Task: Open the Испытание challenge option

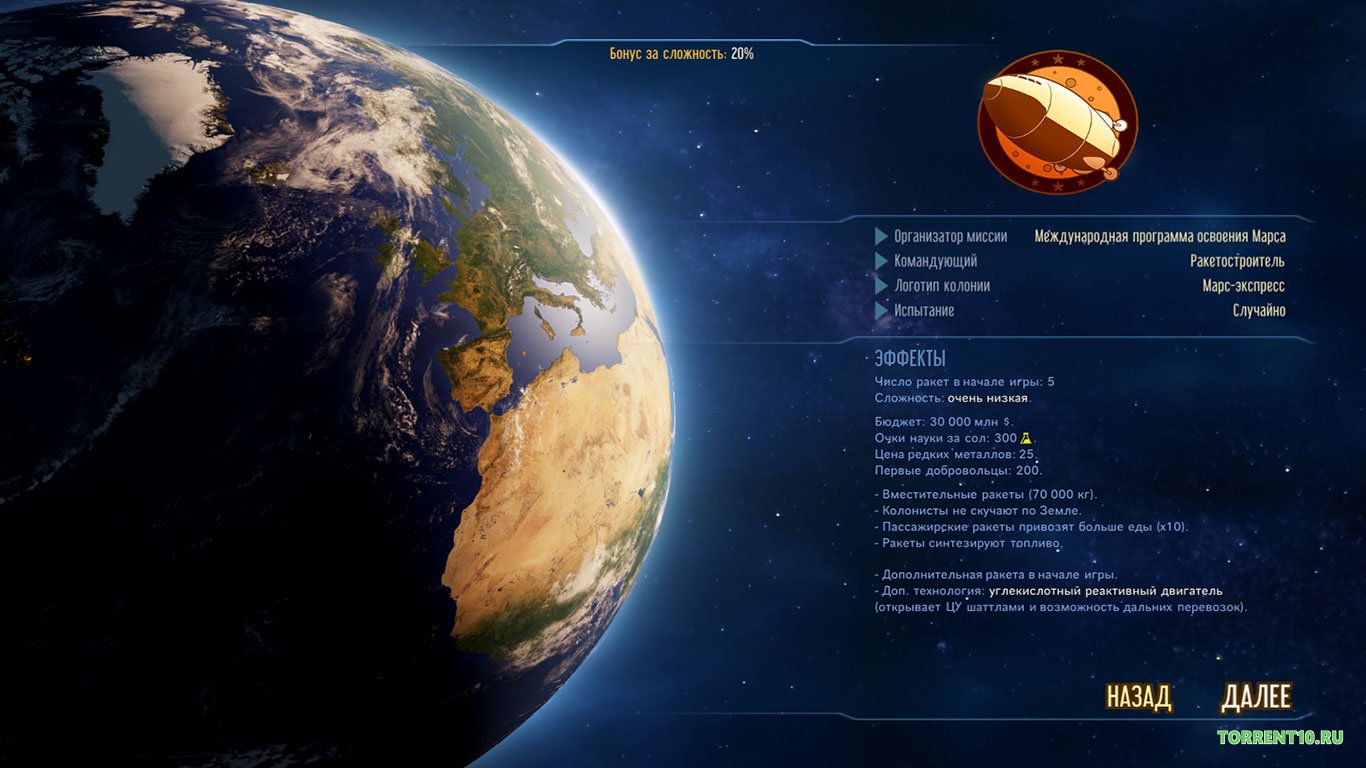Action: click(x=924, y=311)
